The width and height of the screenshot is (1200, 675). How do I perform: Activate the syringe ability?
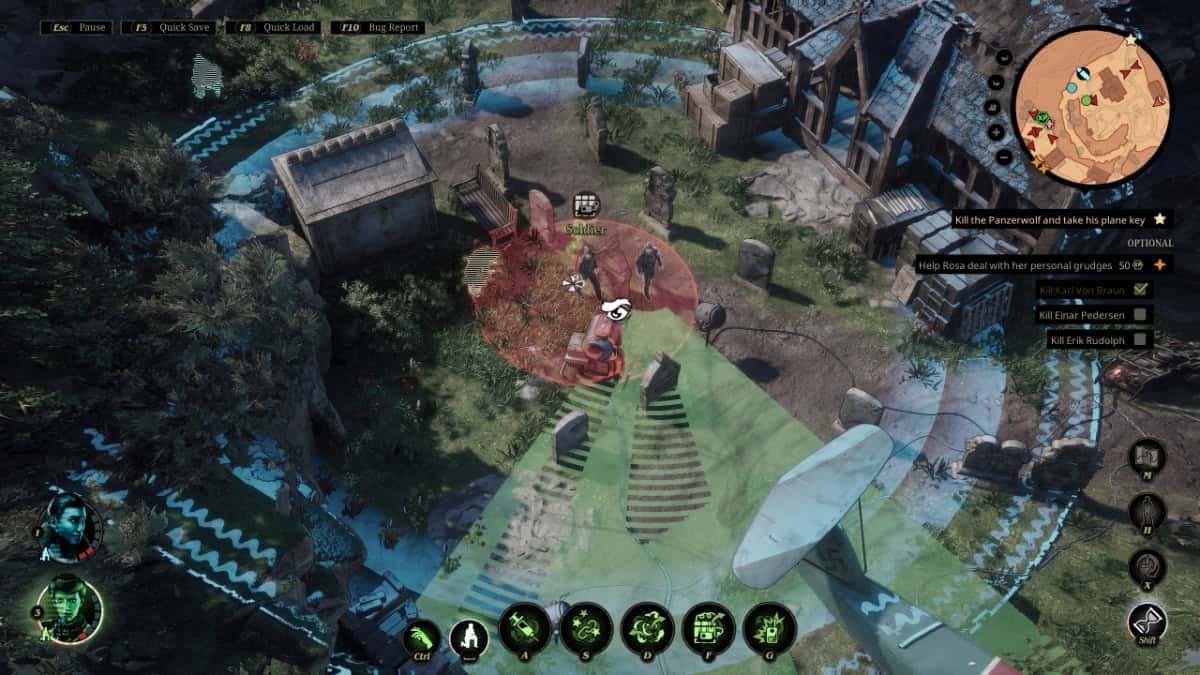(525, 629)
